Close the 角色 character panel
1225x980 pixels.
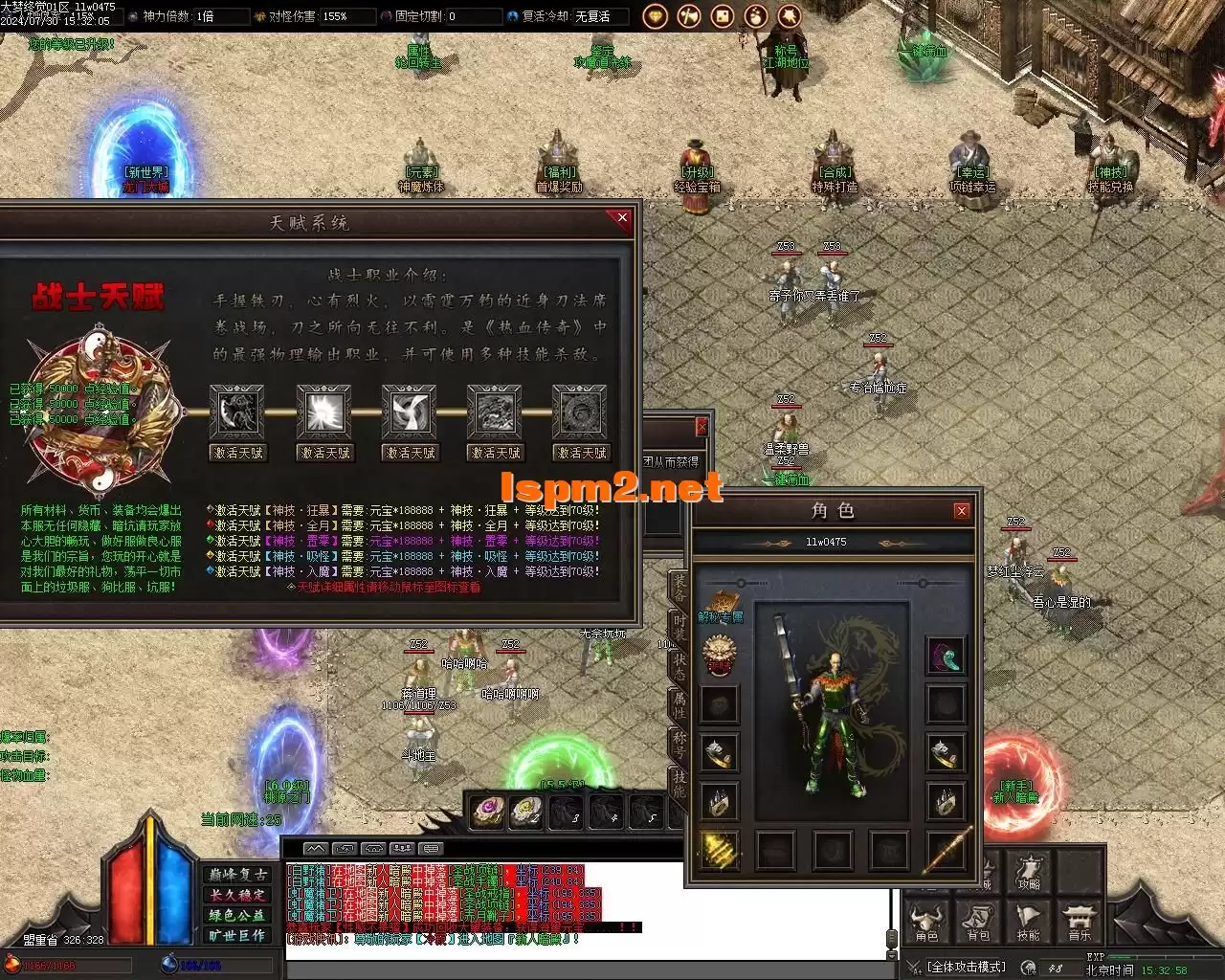pyautogui.click(x=962, y=511)
